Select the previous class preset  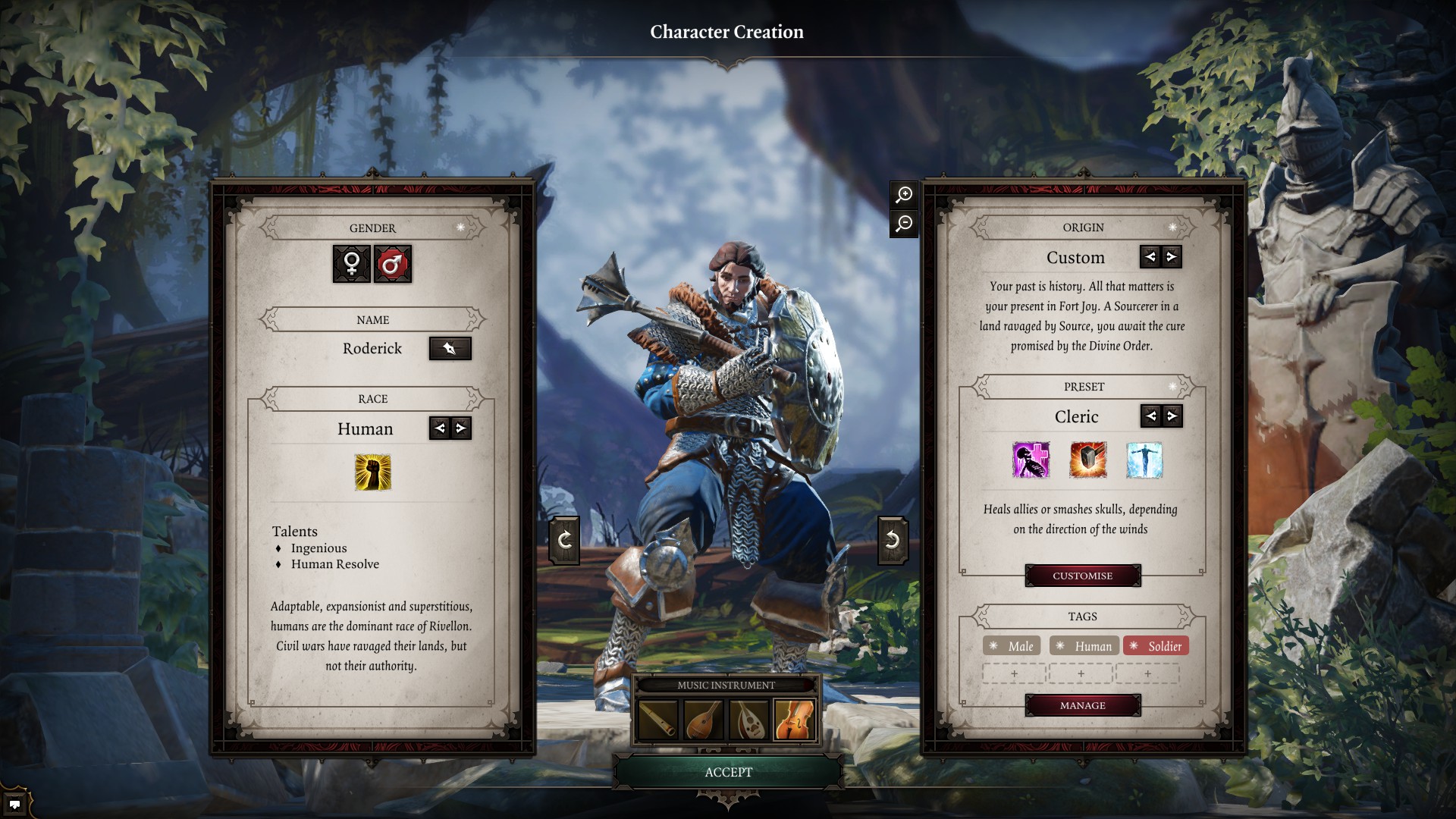[x=1151, y=416]
